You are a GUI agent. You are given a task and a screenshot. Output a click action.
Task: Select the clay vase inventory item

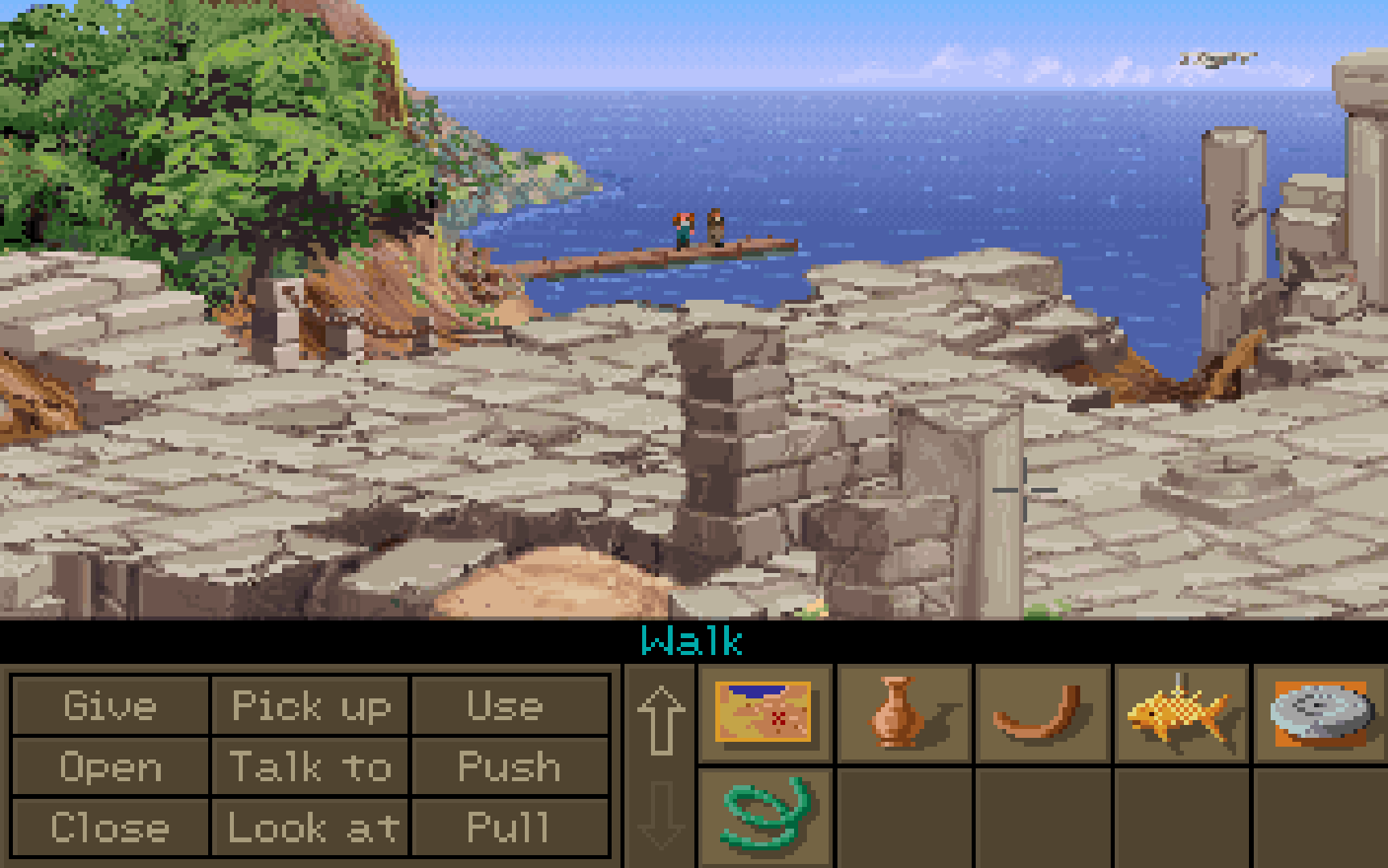898,712
